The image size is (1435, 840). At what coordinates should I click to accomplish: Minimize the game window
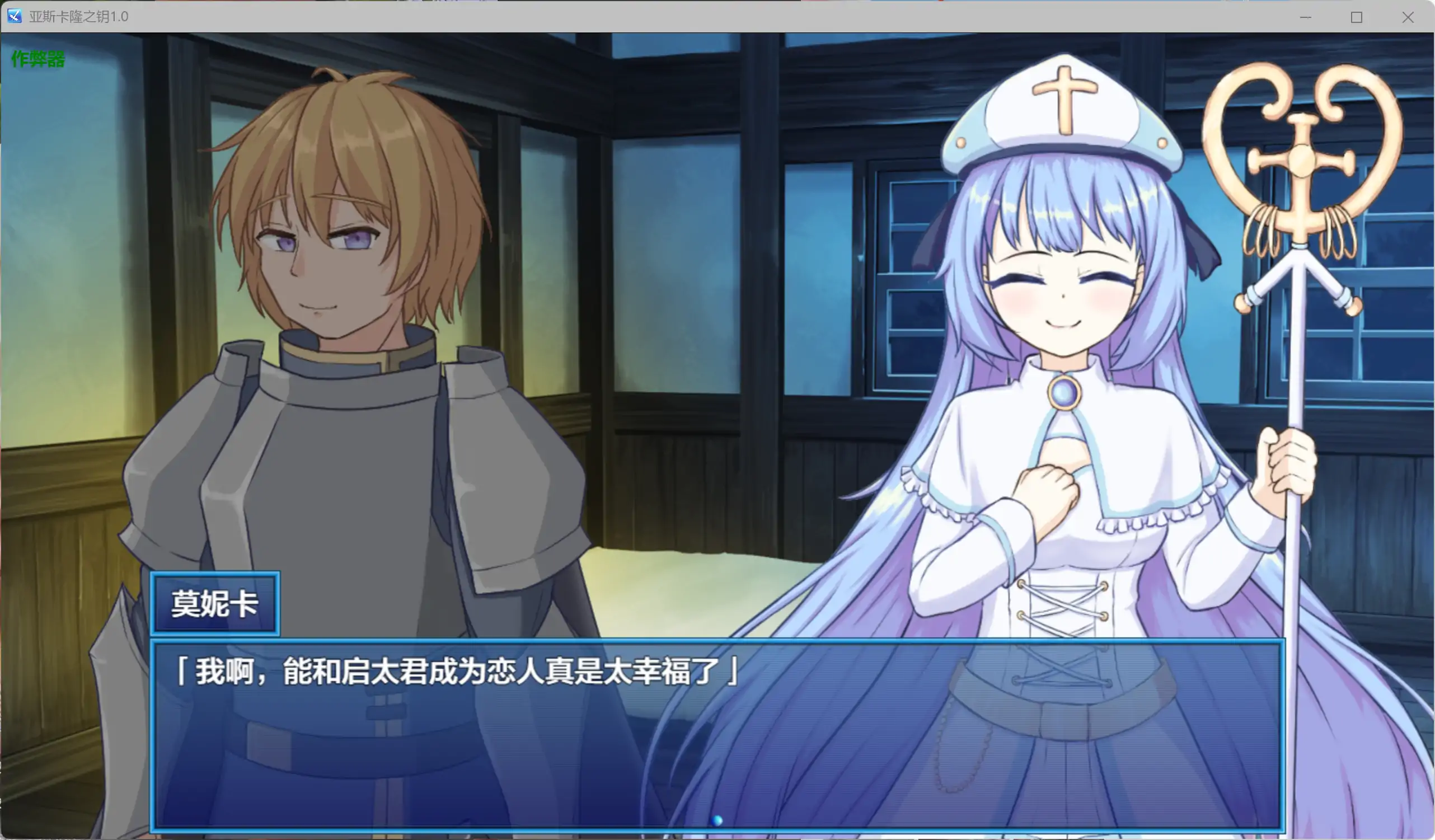[x=1305, y=17]
